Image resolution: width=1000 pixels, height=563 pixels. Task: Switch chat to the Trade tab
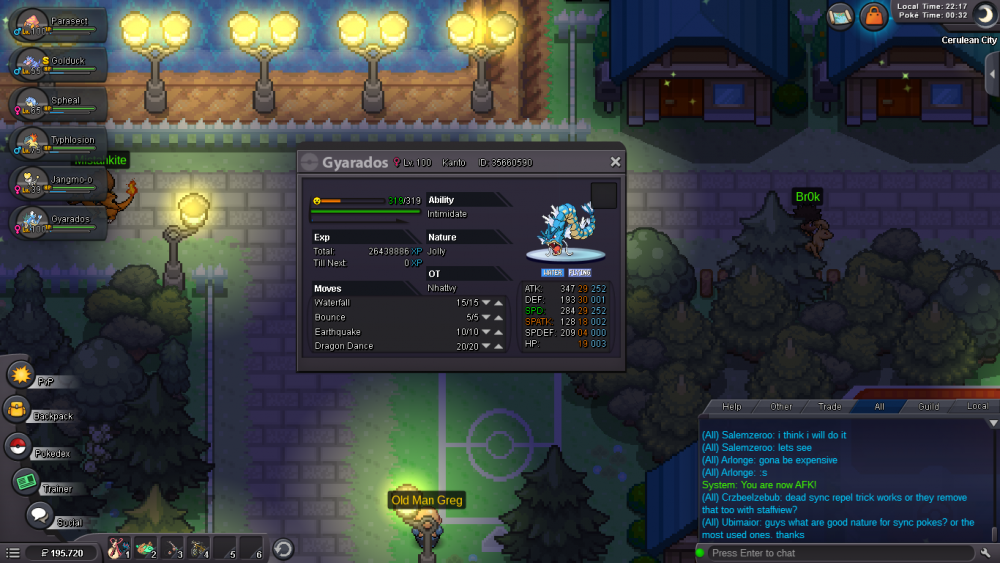830,406
